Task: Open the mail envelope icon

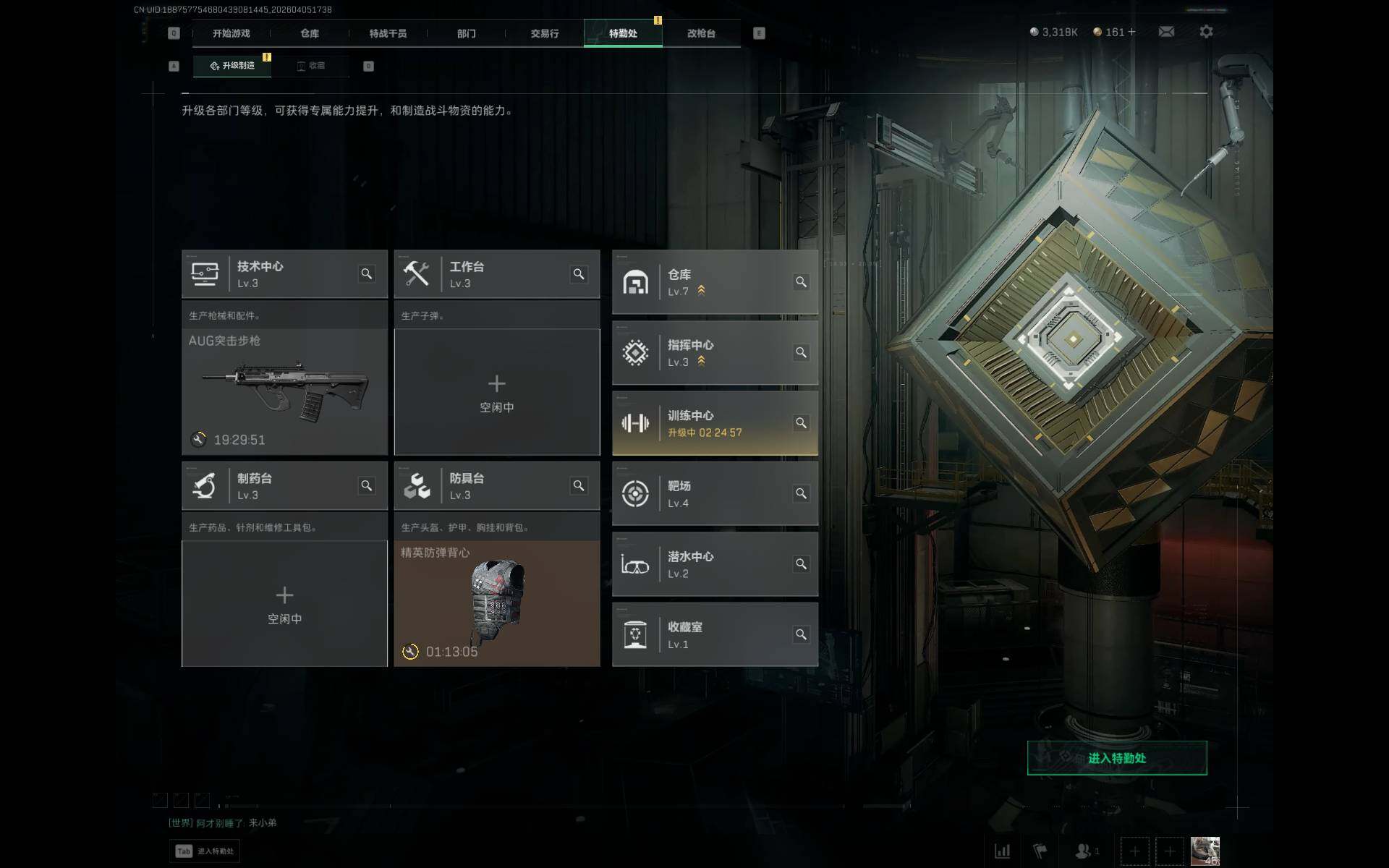Action: click(1166, 32)
